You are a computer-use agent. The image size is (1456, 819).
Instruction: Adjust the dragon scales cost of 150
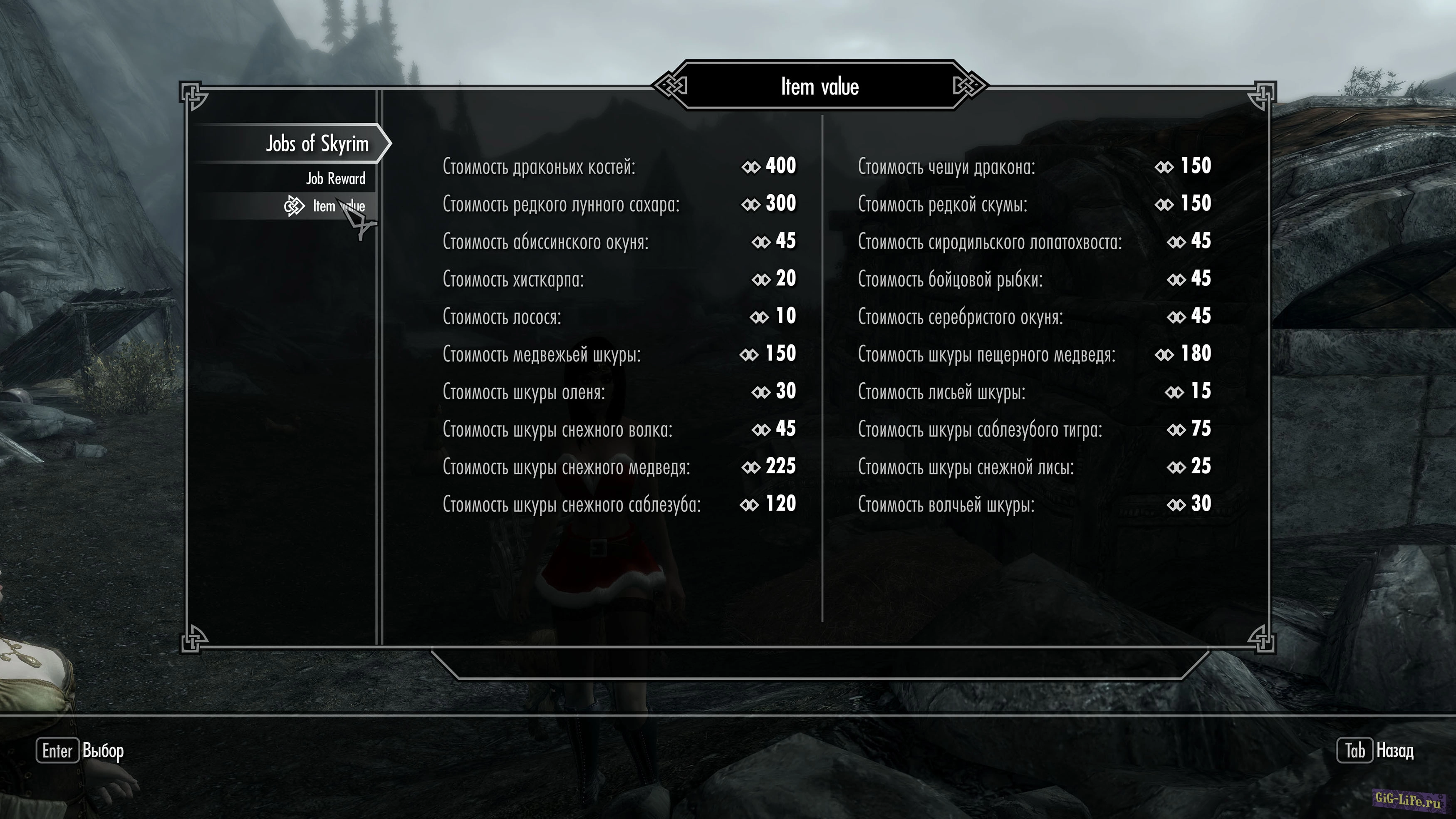pyautogui.click(x=1034, y=166)
